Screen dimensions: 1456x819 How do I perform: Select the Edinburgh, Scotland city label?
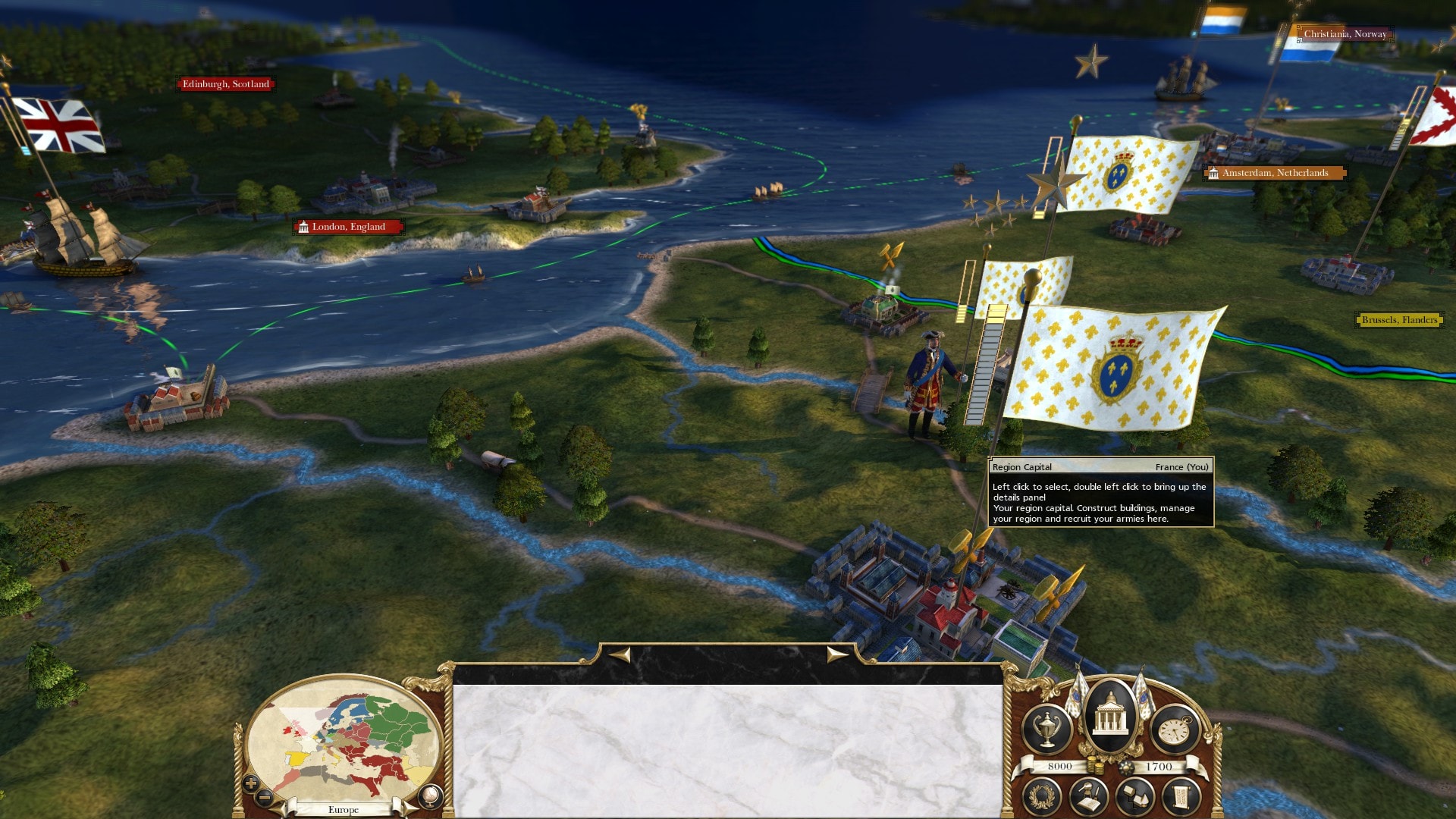point(225,84)
